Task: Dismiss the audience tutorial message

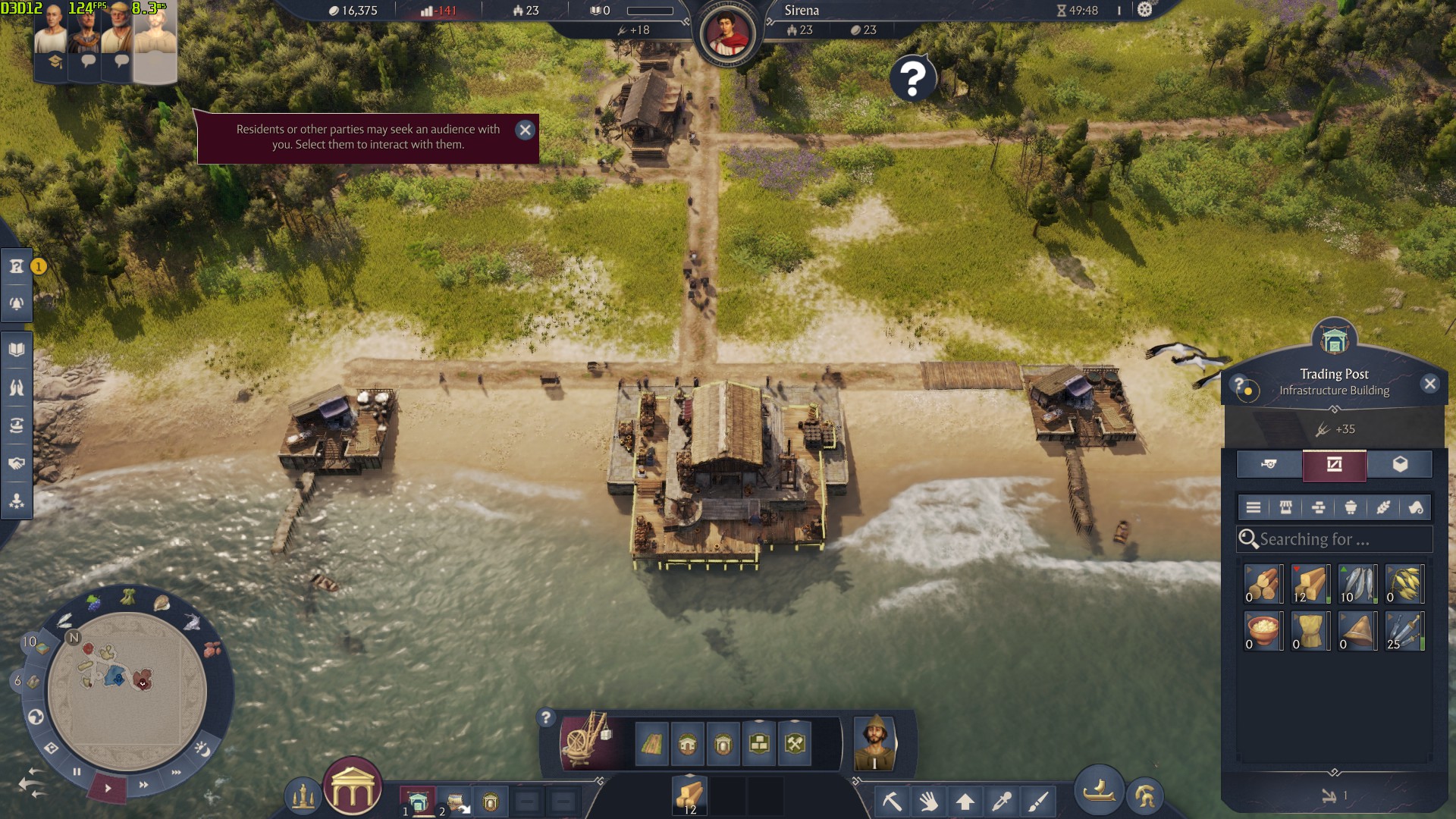Action: click(525, 130)
